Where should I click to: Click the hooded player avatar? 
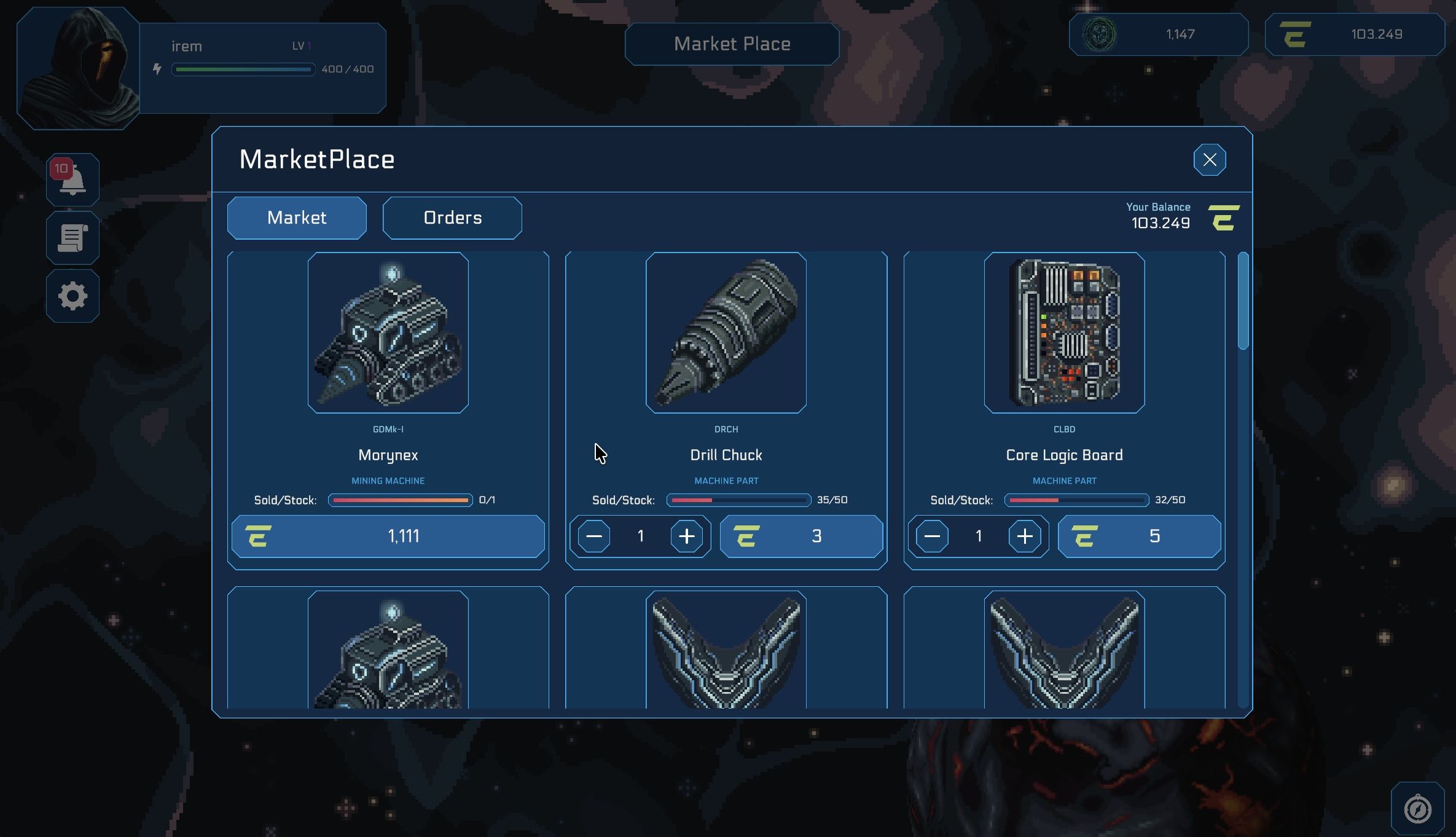[79, 69]
